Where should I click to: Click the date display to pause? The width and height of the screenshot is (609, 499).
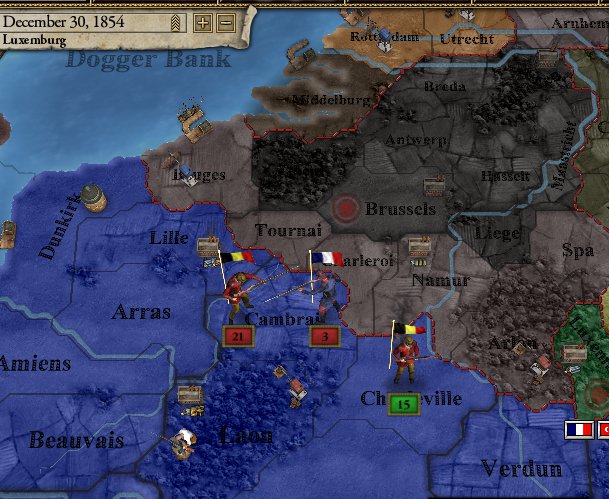[x=60, y=21]
